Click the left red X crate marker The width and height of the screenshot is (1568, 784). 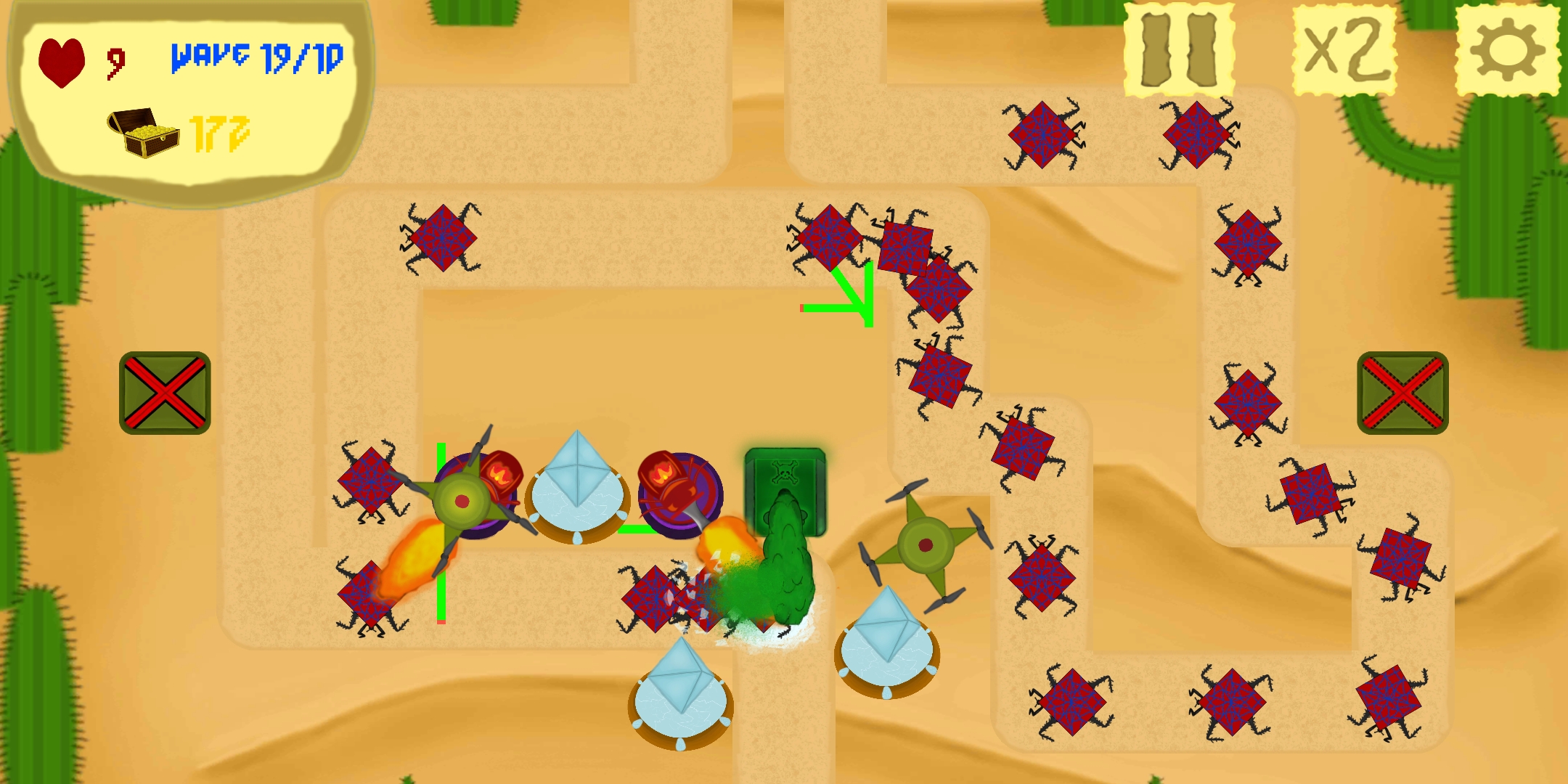[x=164, y=392]
